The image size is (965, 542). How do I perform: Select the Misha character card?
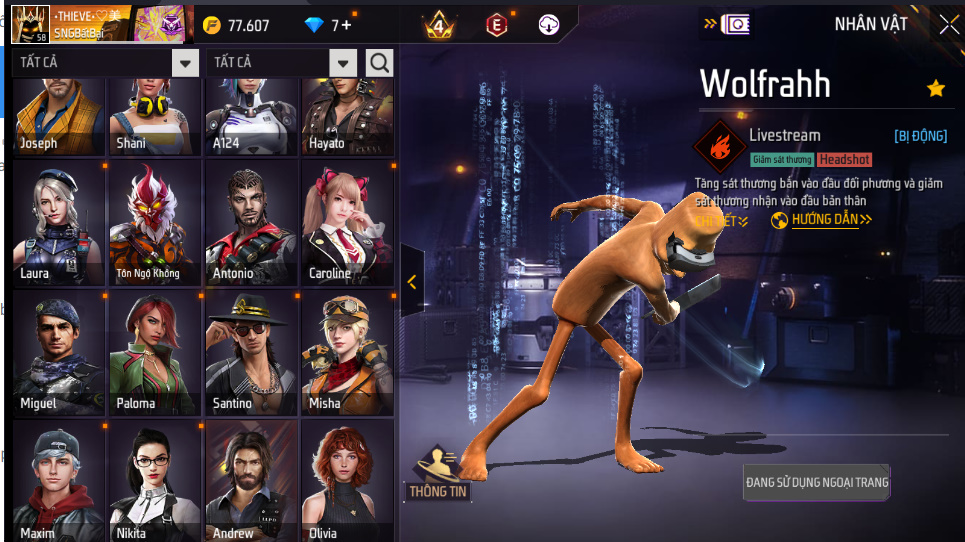[x=348, y=353]
